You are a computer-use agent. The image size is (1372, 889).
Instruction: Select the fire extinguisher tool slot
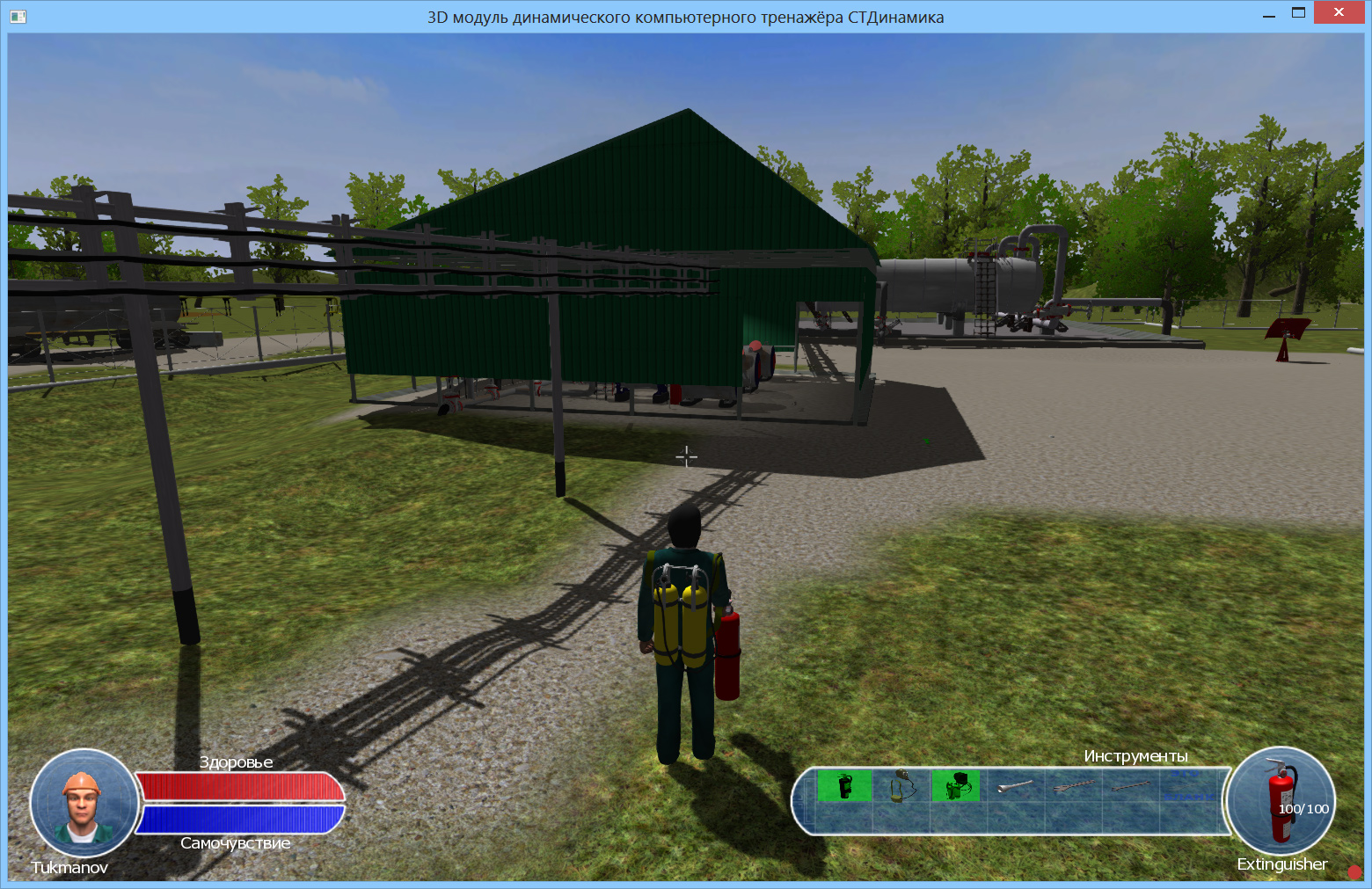coord(844,785)
